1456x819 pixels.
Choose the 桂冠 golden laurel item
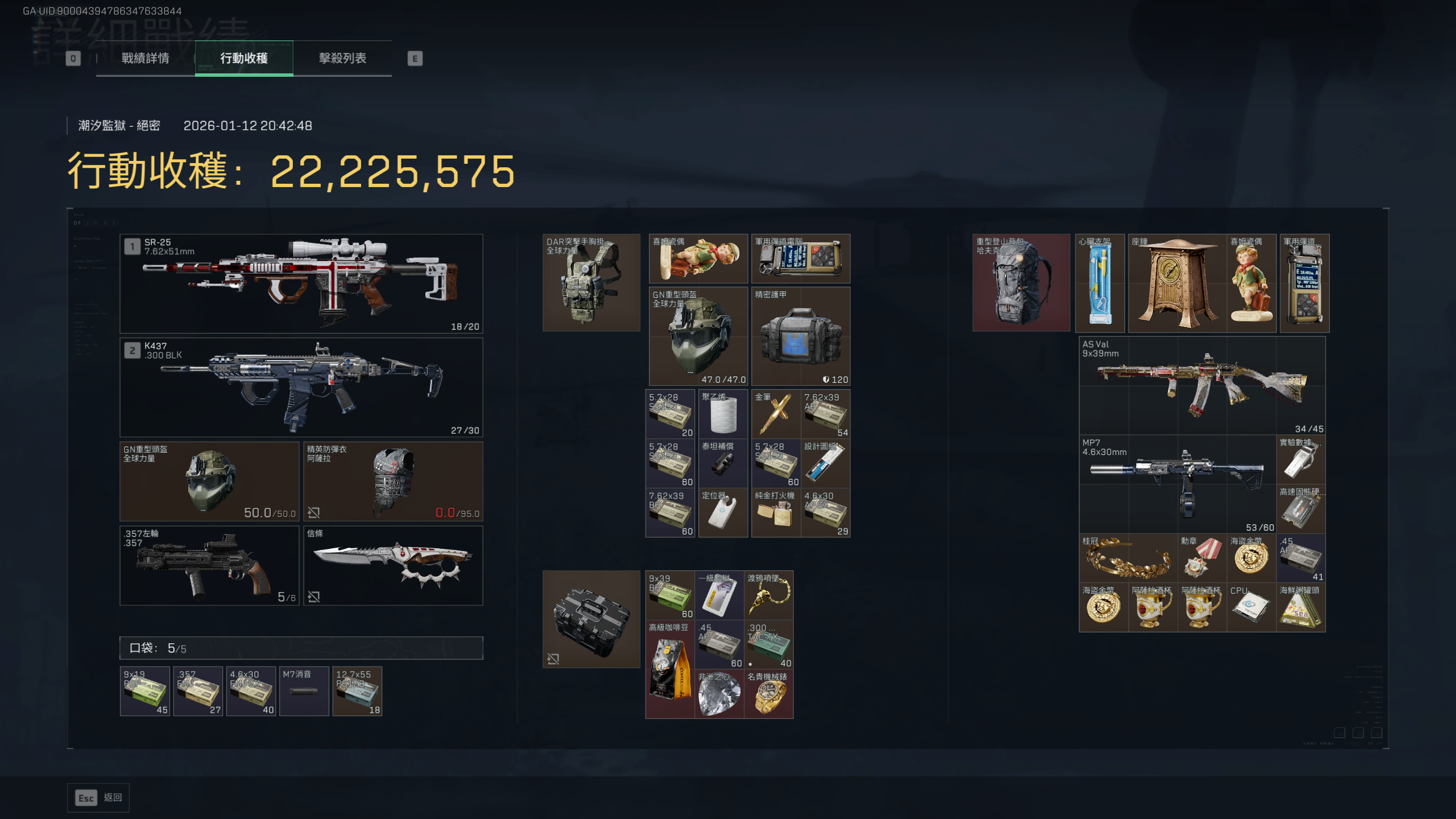tap(1128, 558)
